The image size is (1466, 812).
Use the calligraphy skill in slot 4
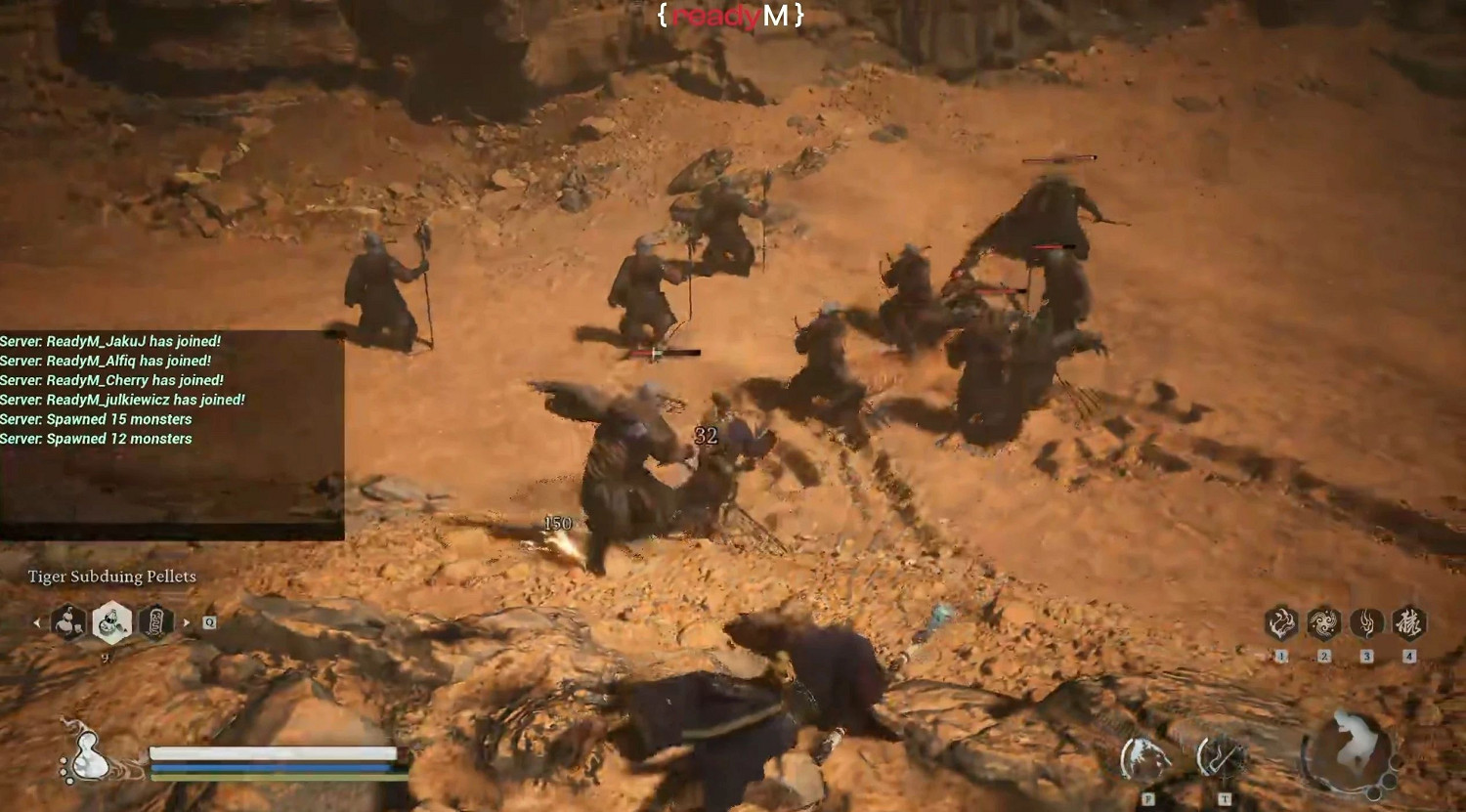(x=1411, y=623)
